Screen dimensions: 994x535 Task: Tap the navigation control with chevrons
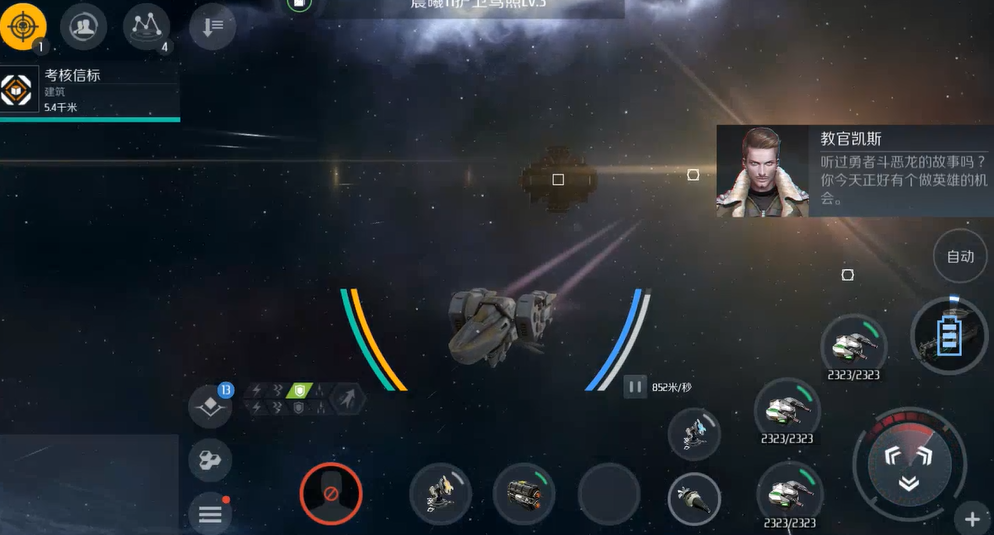click(908, 463)
